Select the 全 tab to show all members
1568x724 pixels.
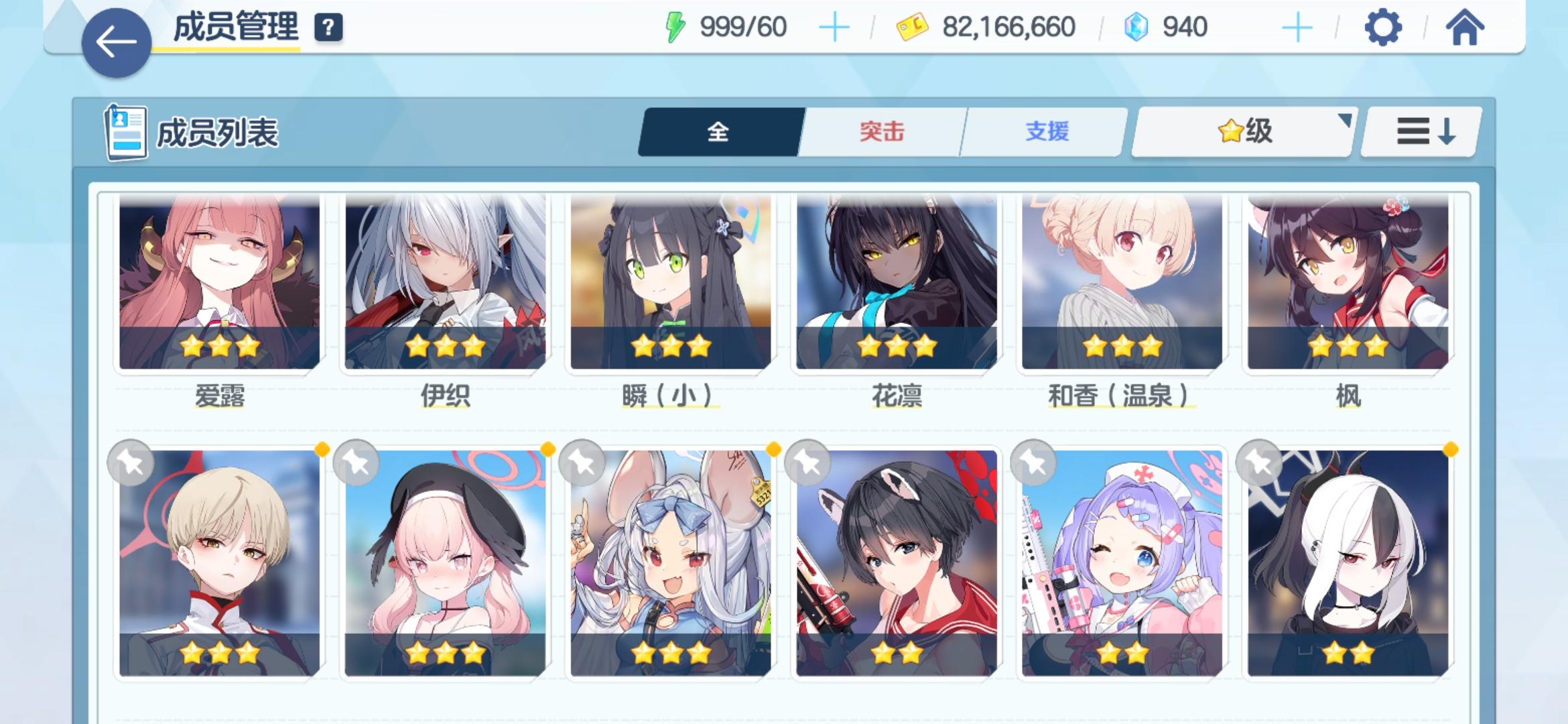(718, 132)
